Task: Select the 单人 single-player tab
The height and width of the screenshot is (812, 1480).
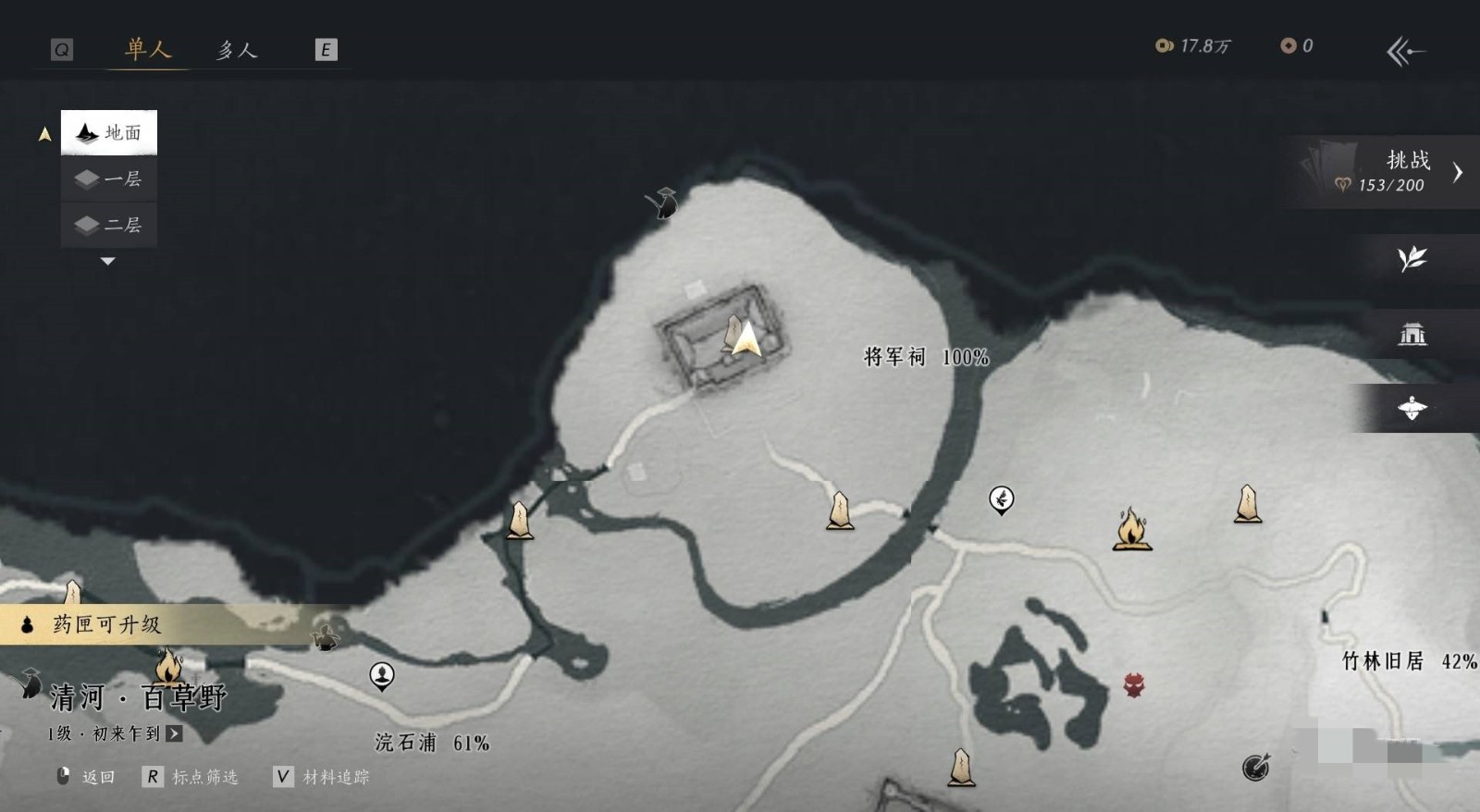Action: click(x=149, y=50)
